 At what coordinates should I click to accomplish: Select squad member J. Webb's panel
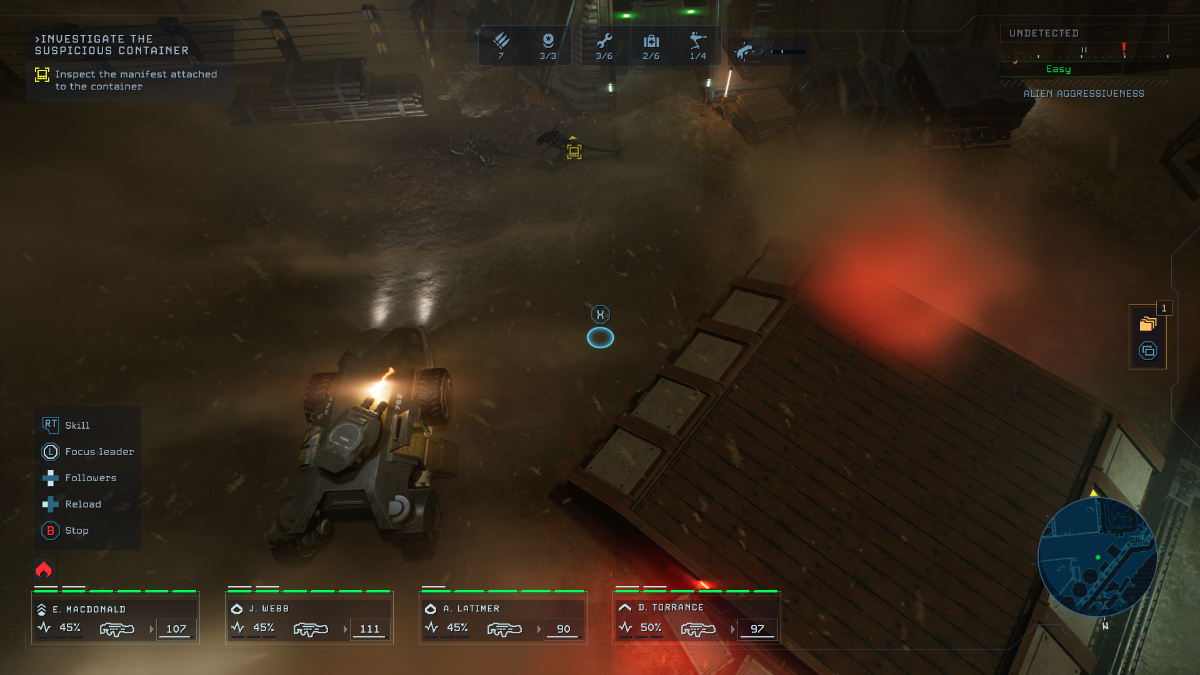(309, 618)
